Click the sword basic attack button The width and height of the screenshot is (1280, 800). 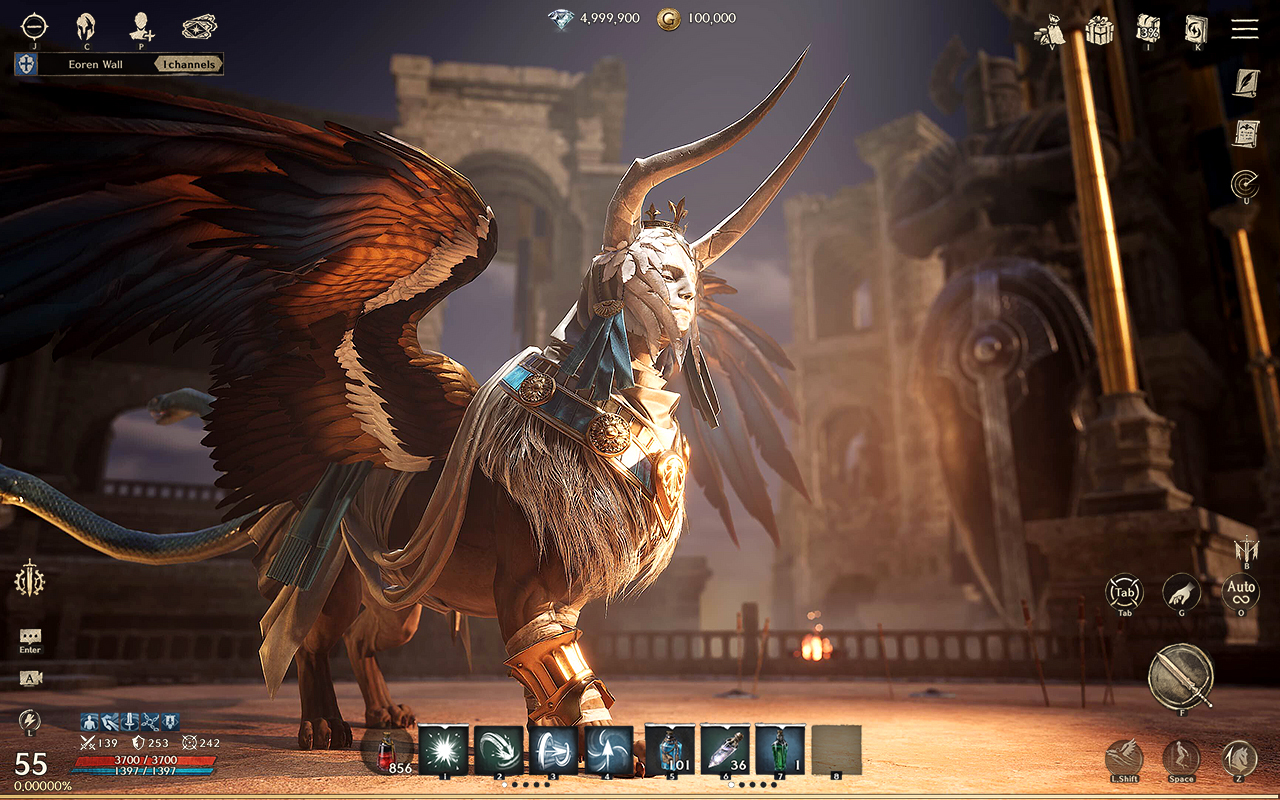point(1181,675)
